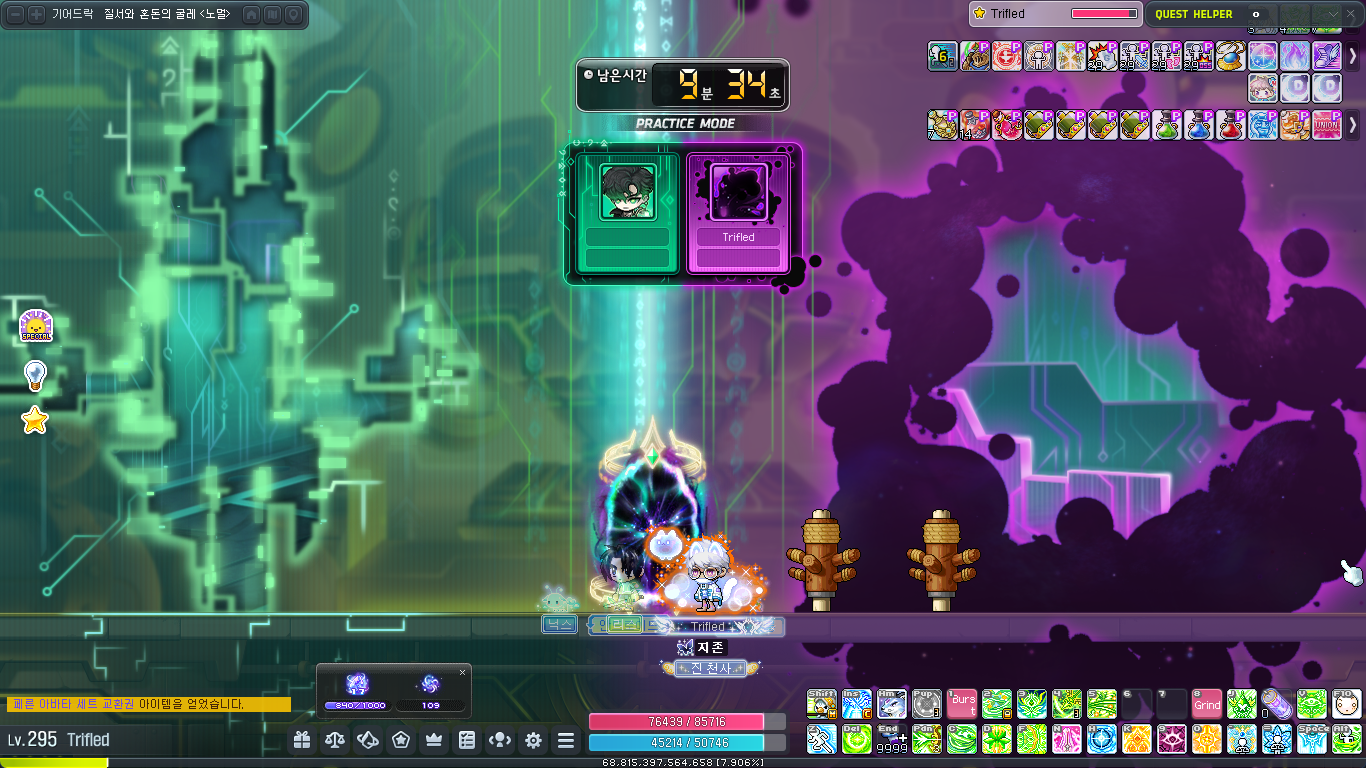Click the crown rankings icon
The image size is (1366, 768).
(x=434, y=740)
